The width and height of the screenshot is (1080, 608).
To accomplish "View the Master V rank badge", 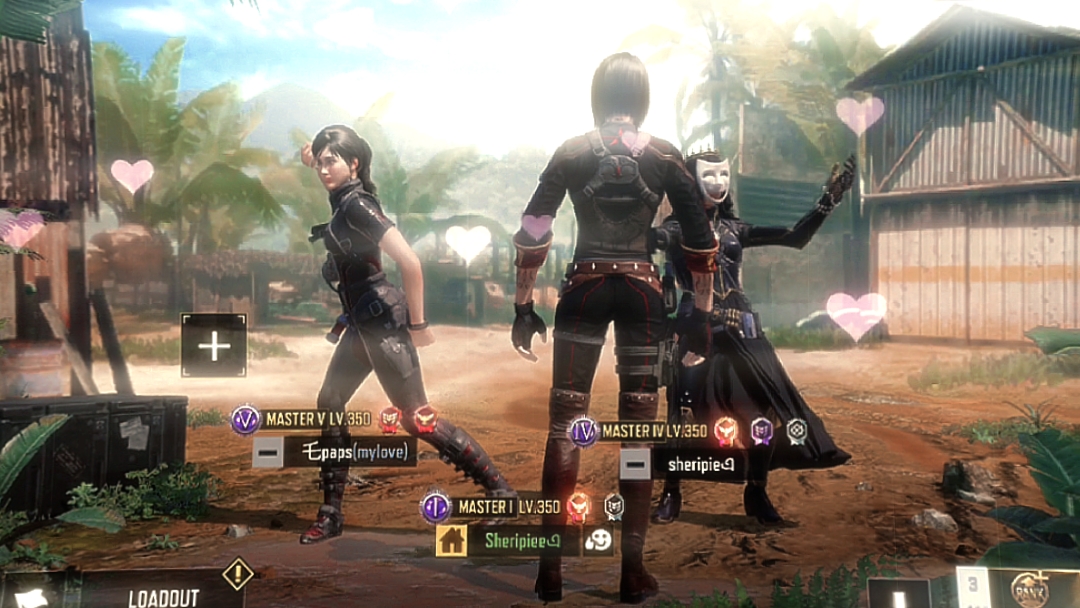I will (x=245, y=419).
